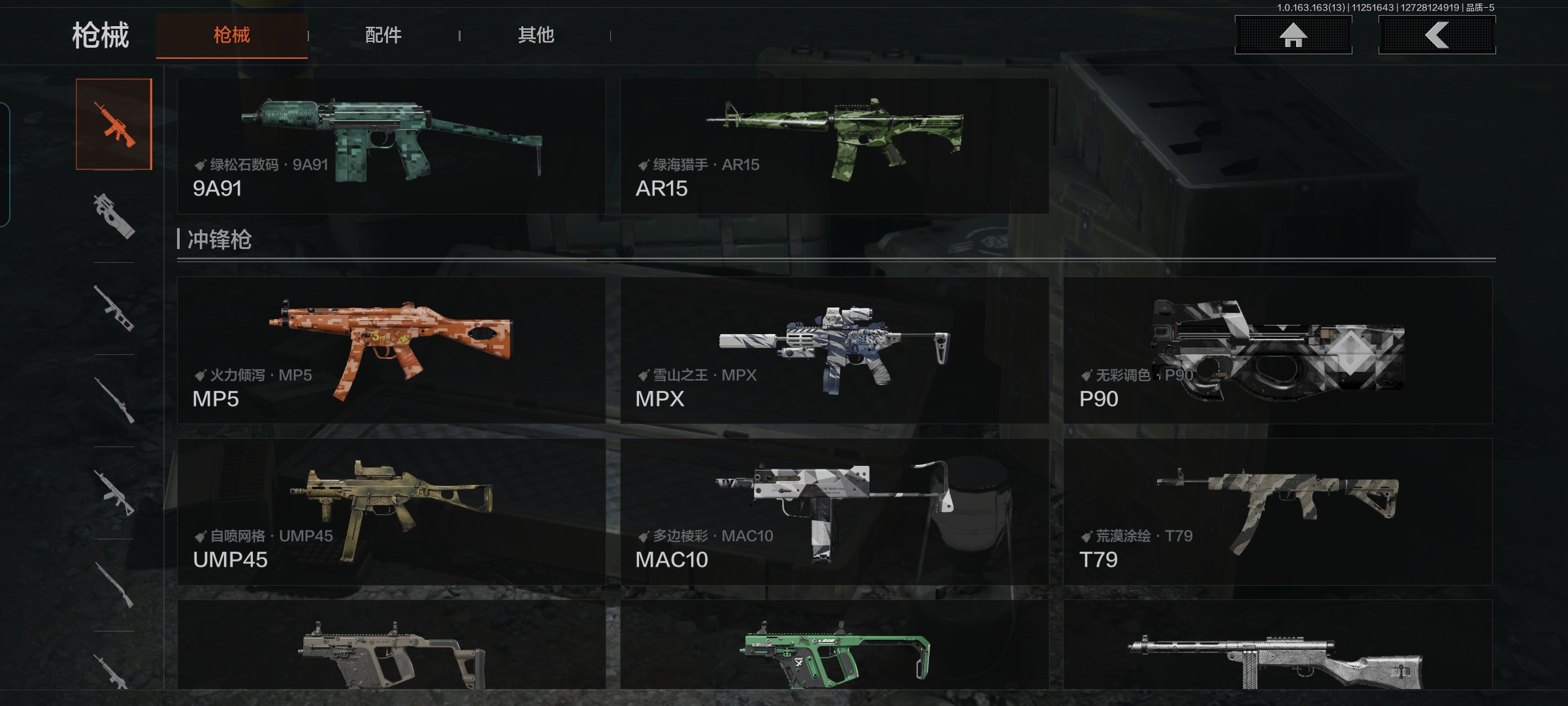The height and width of the screenshot is (706, 1568).
Task: Select the green camo AR15 card
Action: 834,146
